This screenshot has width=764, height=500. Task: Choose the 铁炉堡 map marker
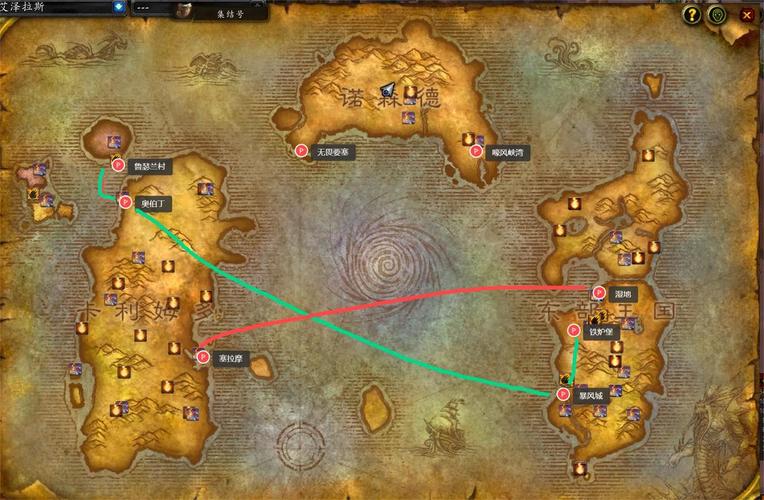(574, 331)
